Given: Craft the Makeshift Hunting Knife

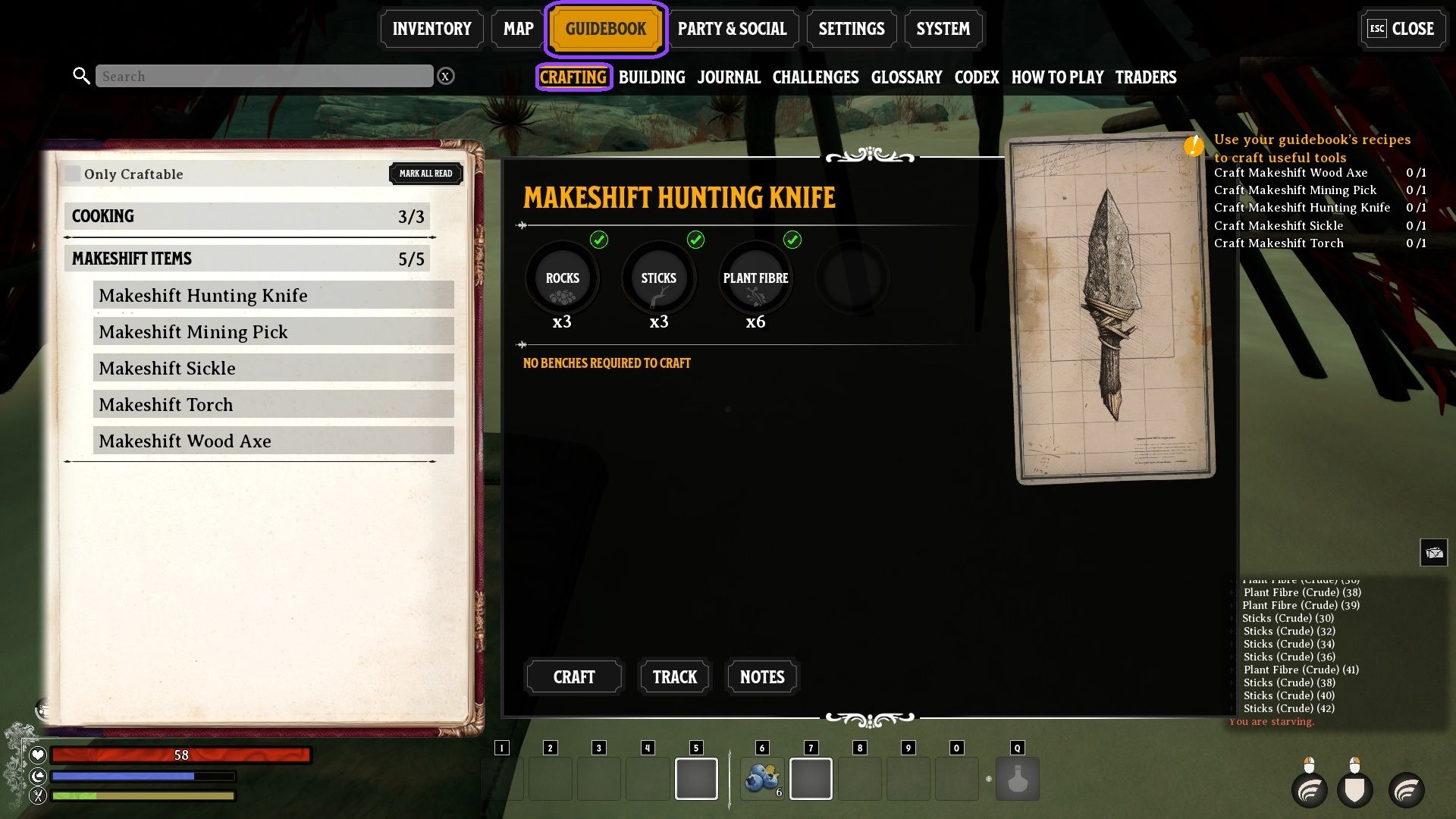Looking at the screenshot, I should coord(573,676).
